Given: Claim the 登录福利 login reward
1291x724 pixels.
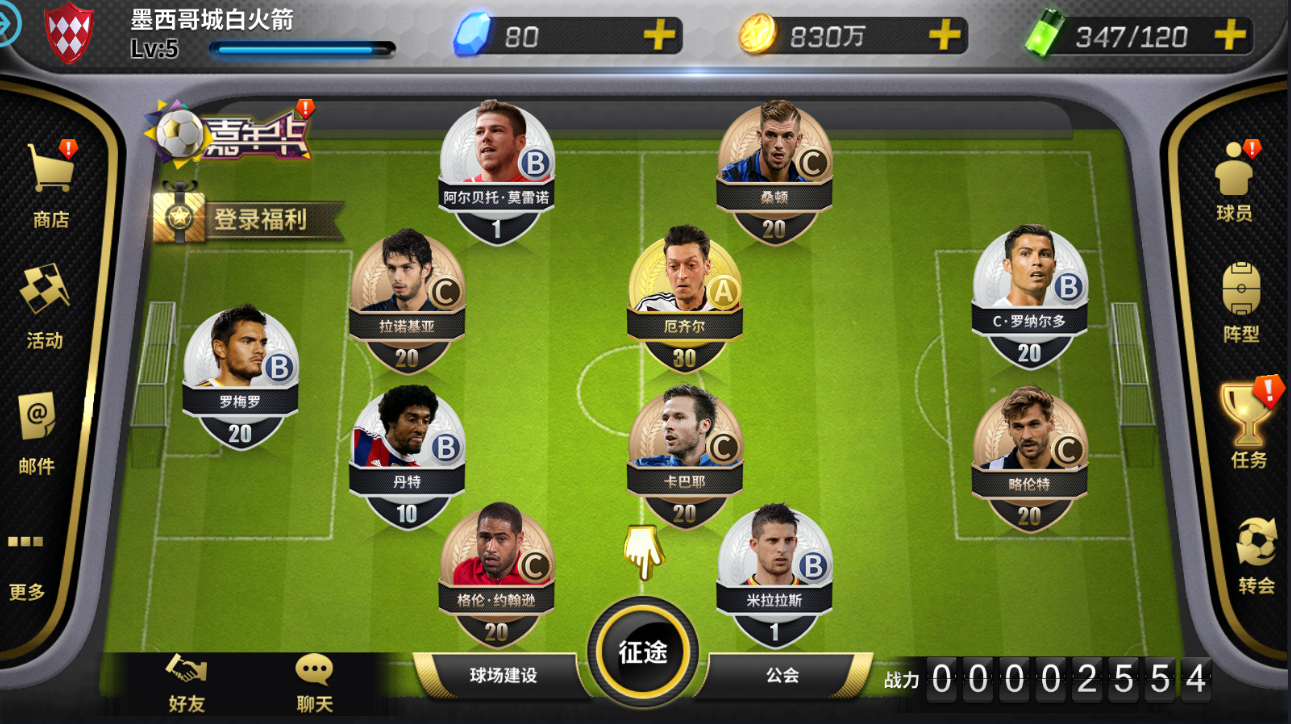Looking at the screenshot, I should [x=248, y=219].
